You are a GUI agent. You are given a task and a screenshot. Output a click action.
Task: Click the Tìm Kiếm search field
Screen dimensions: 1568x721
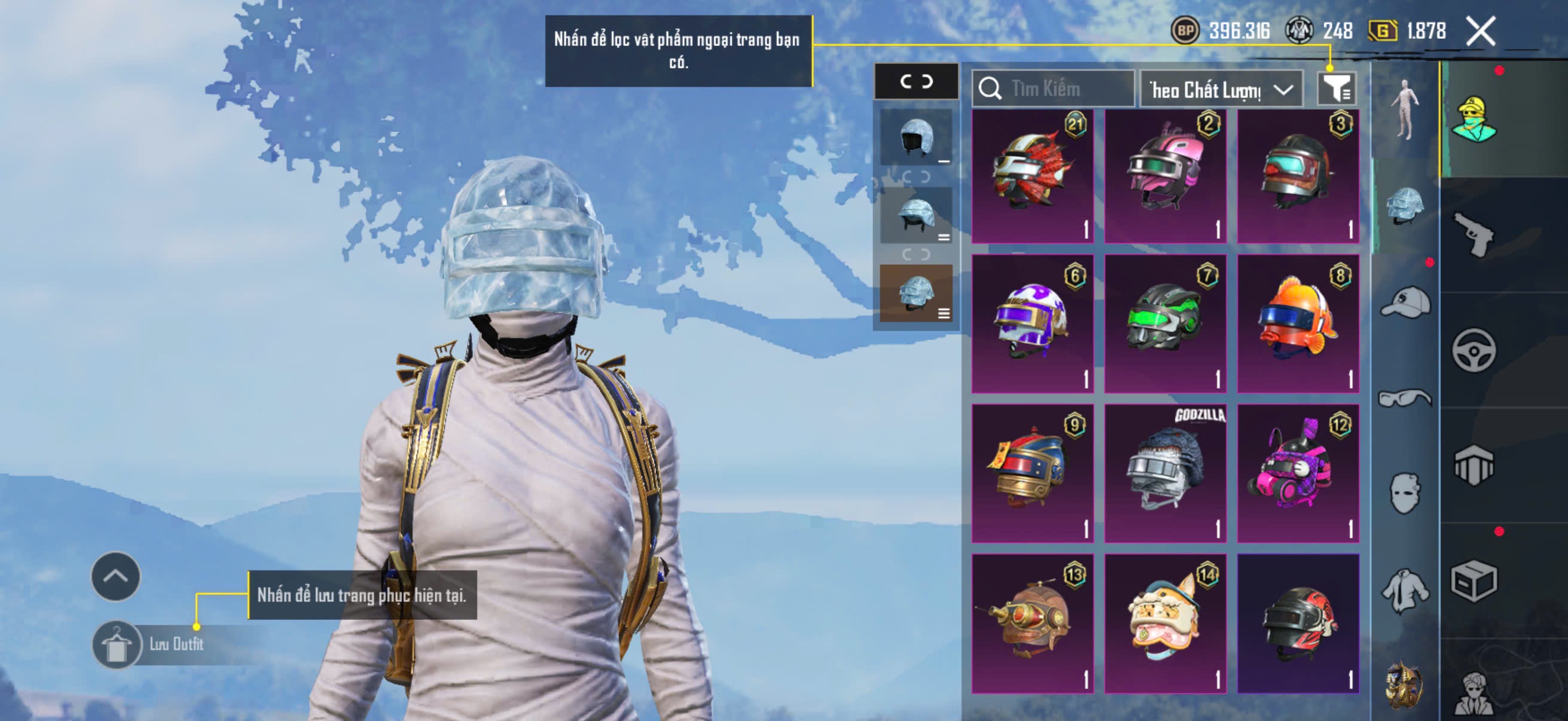[1058, 89]
